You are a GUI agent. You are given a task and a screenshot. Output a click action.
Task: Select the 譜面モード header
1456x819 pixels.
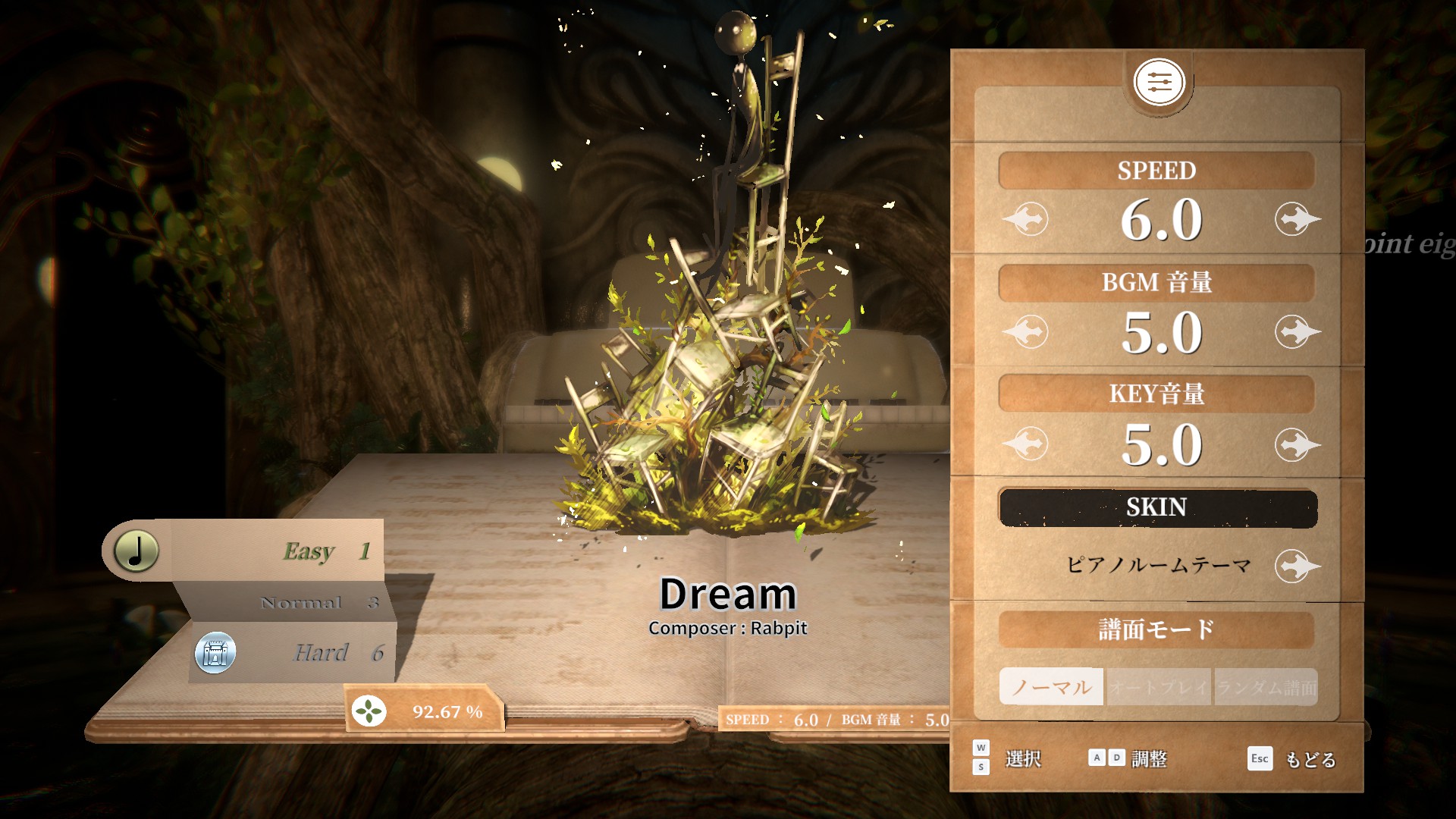coord(1156,629)
